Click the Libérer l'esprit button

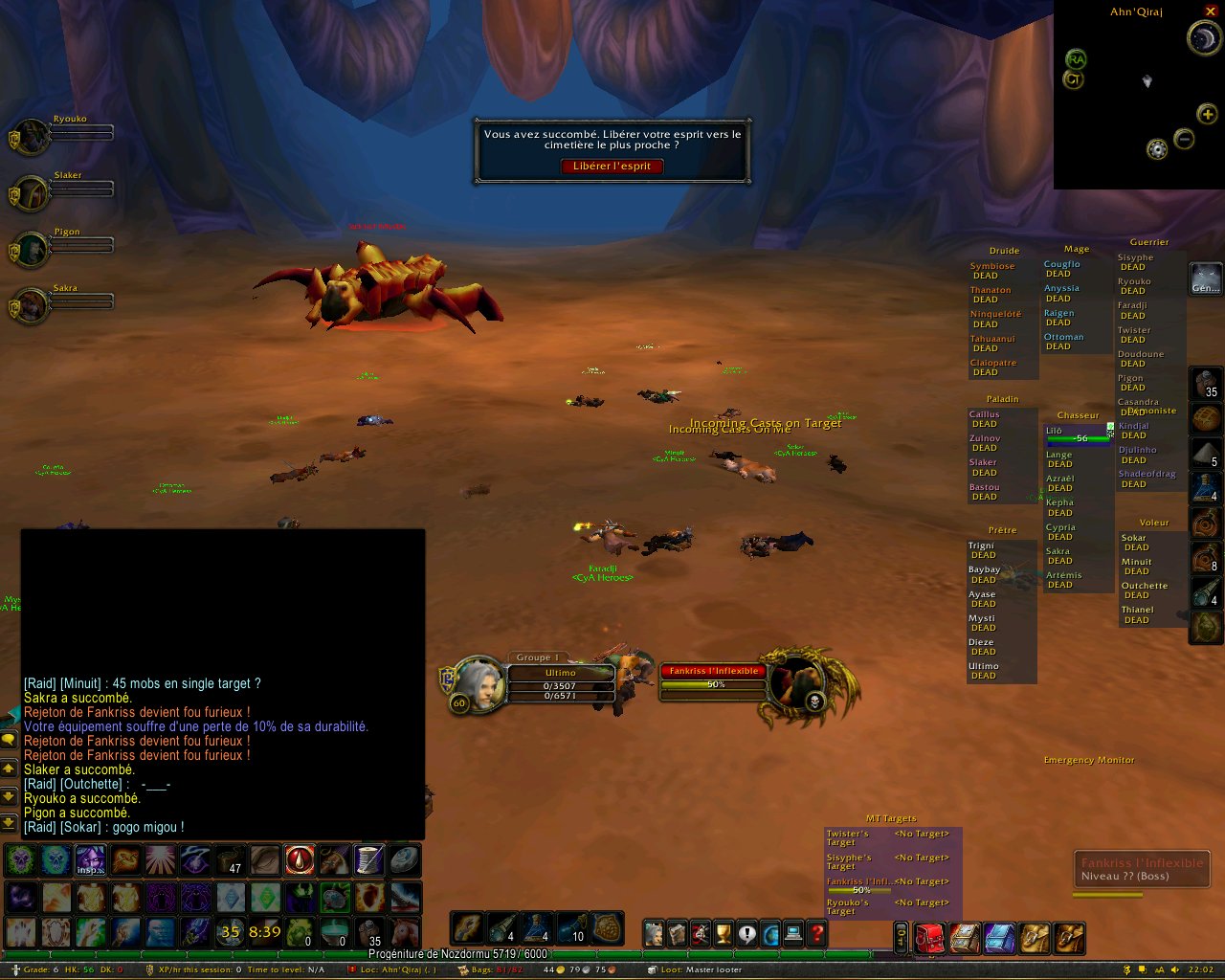click(612, 167)
